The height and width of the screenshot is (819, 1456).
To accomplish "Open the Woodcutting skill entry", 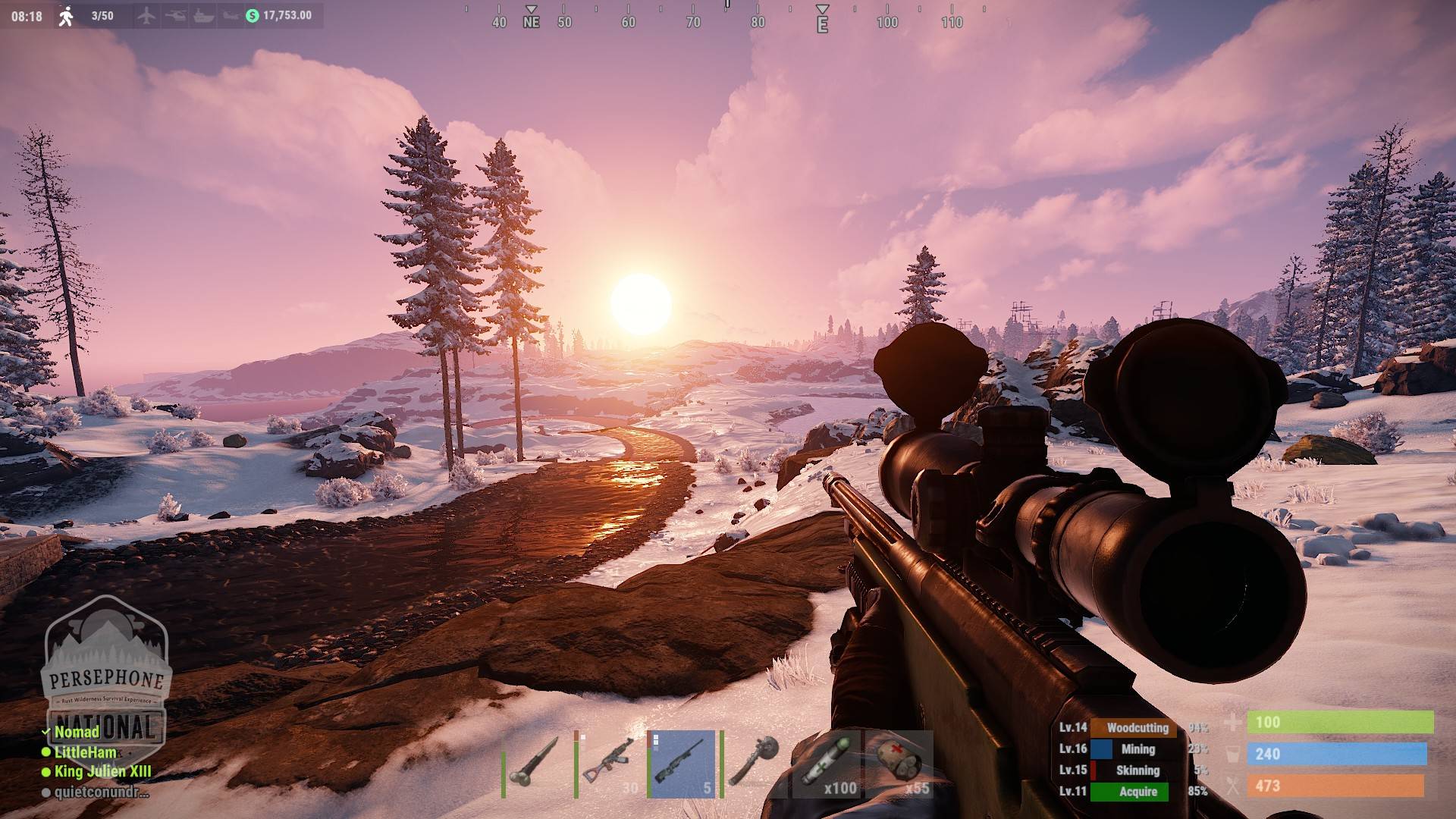I will [1137, 727].
